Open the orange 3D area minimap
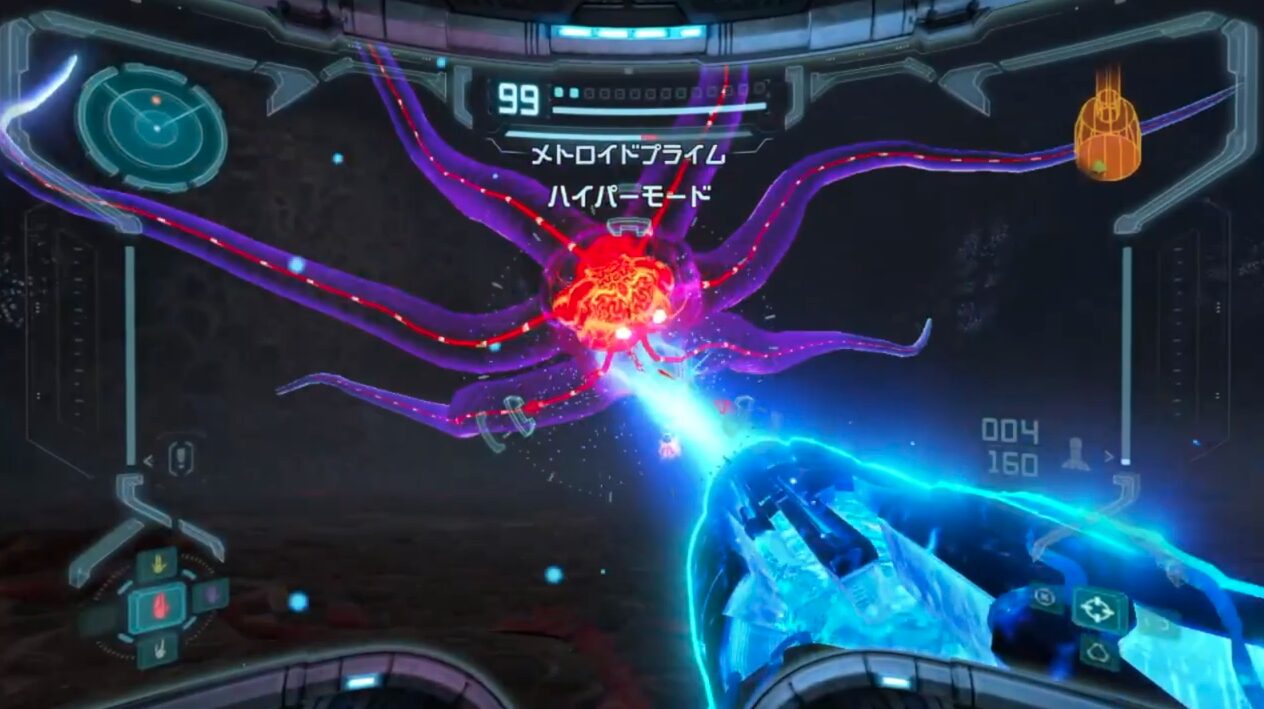 (x=1107, y=137)
